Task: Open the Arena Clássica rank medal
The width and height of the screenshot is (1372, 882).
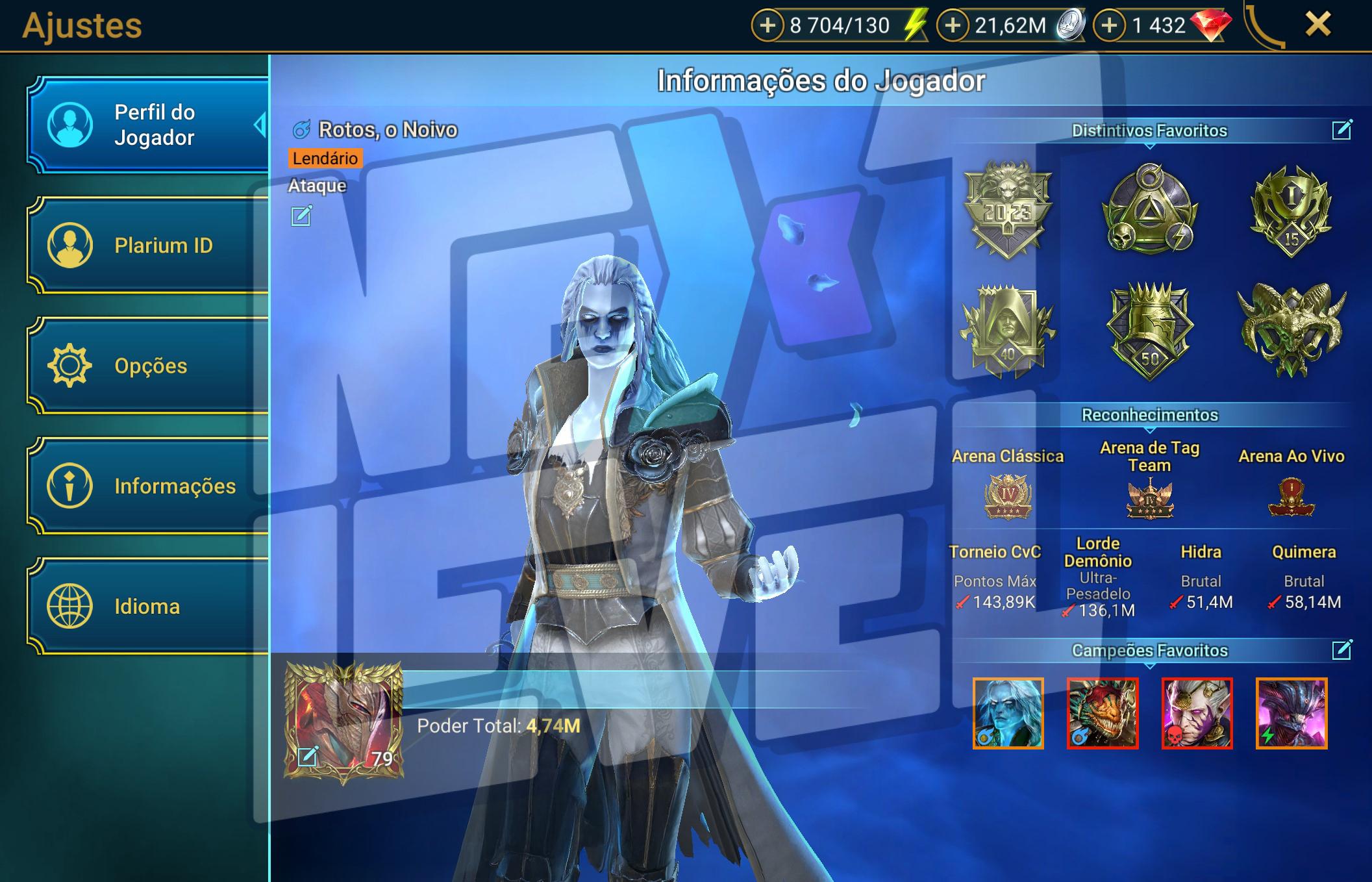Action: [x=1008, y=497]
